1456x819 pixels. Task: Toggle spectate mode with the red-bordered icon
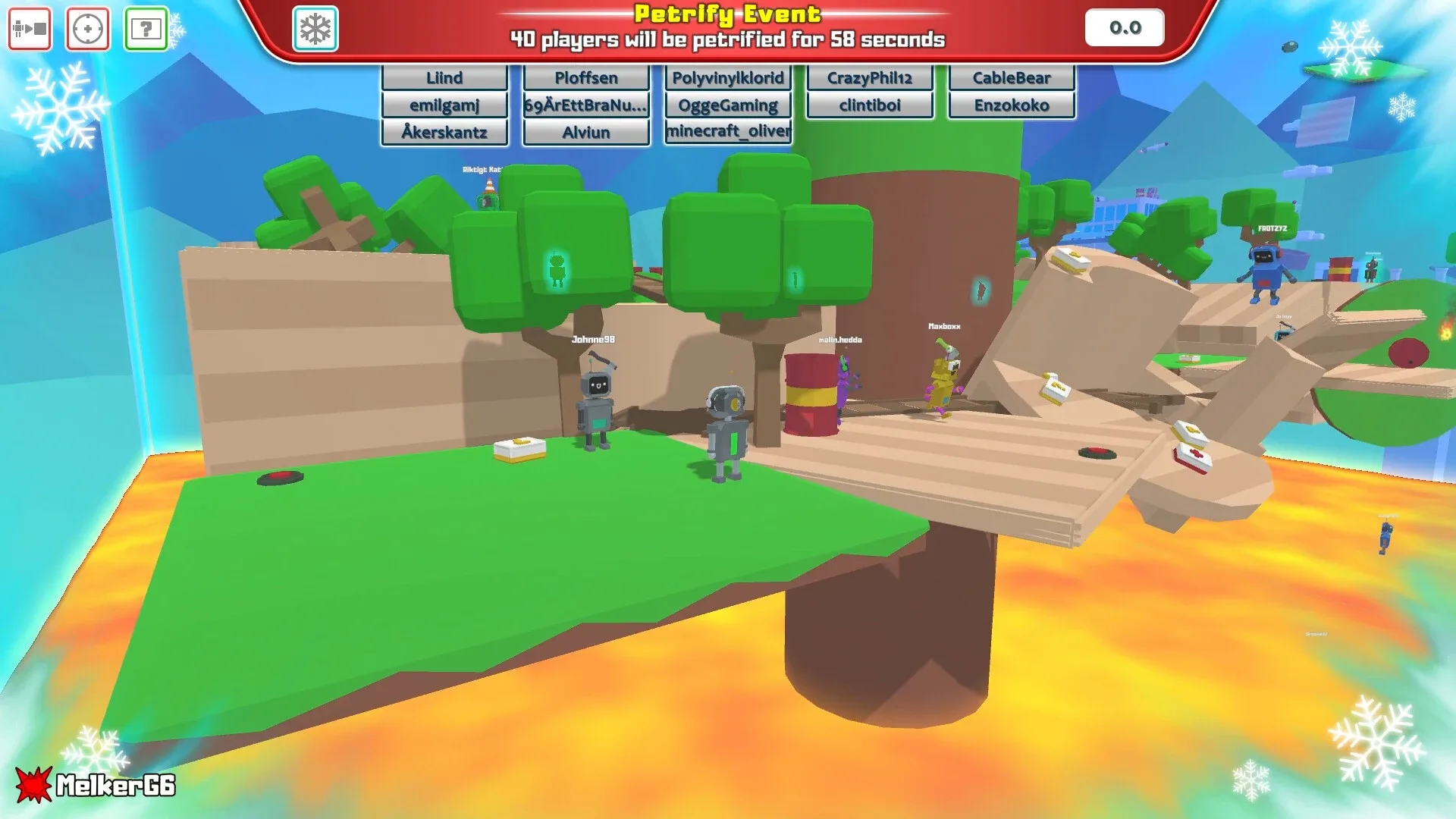coord(29,28)
